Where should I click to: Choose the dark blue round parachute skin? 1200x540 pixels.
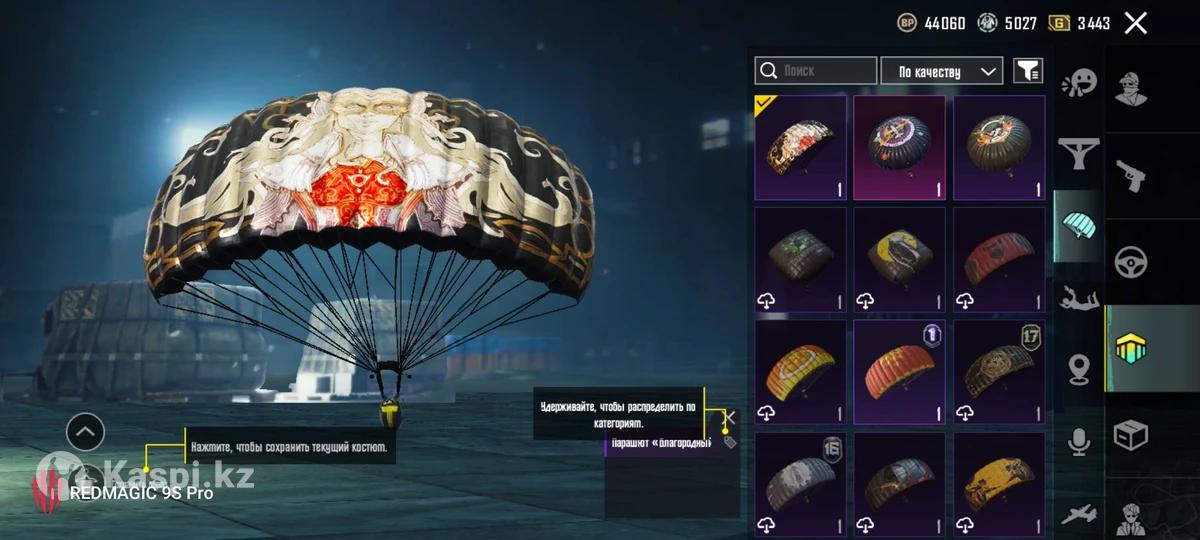click(899, 147)
